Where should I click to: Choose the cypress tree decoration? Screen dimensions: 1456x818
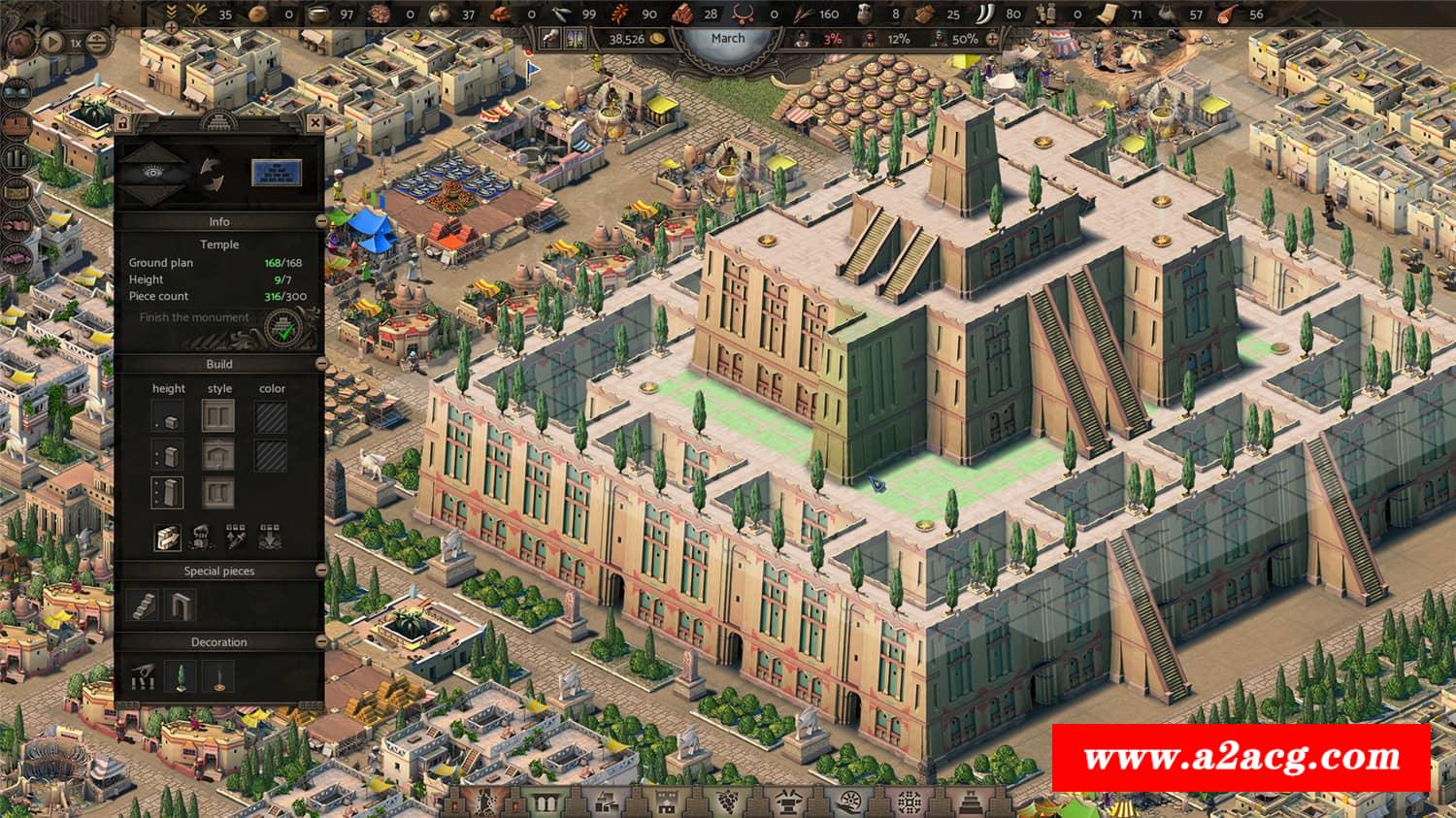[180, 676]
